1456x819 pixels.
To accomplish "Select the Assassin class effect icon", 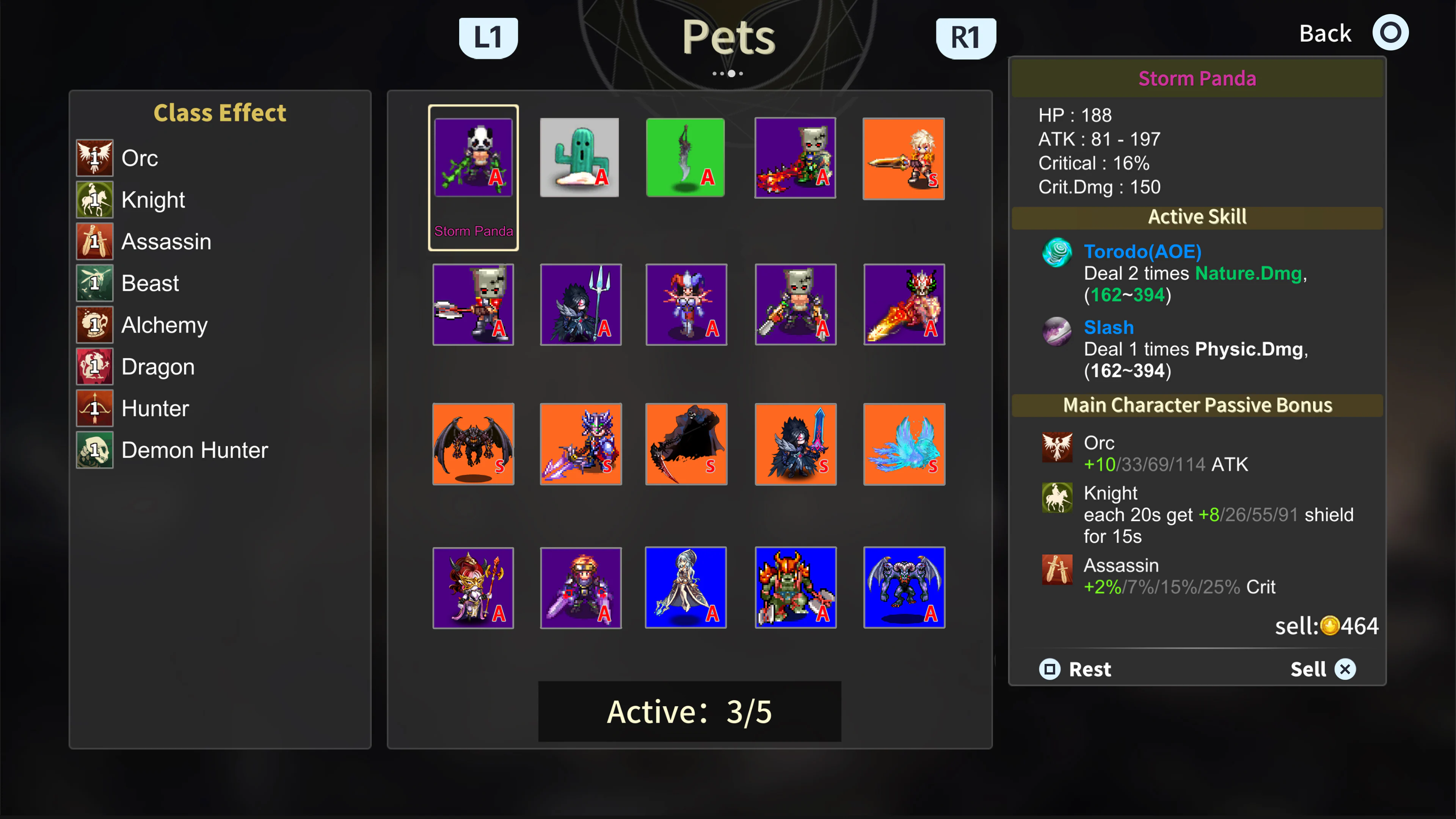I will [94, 242].
